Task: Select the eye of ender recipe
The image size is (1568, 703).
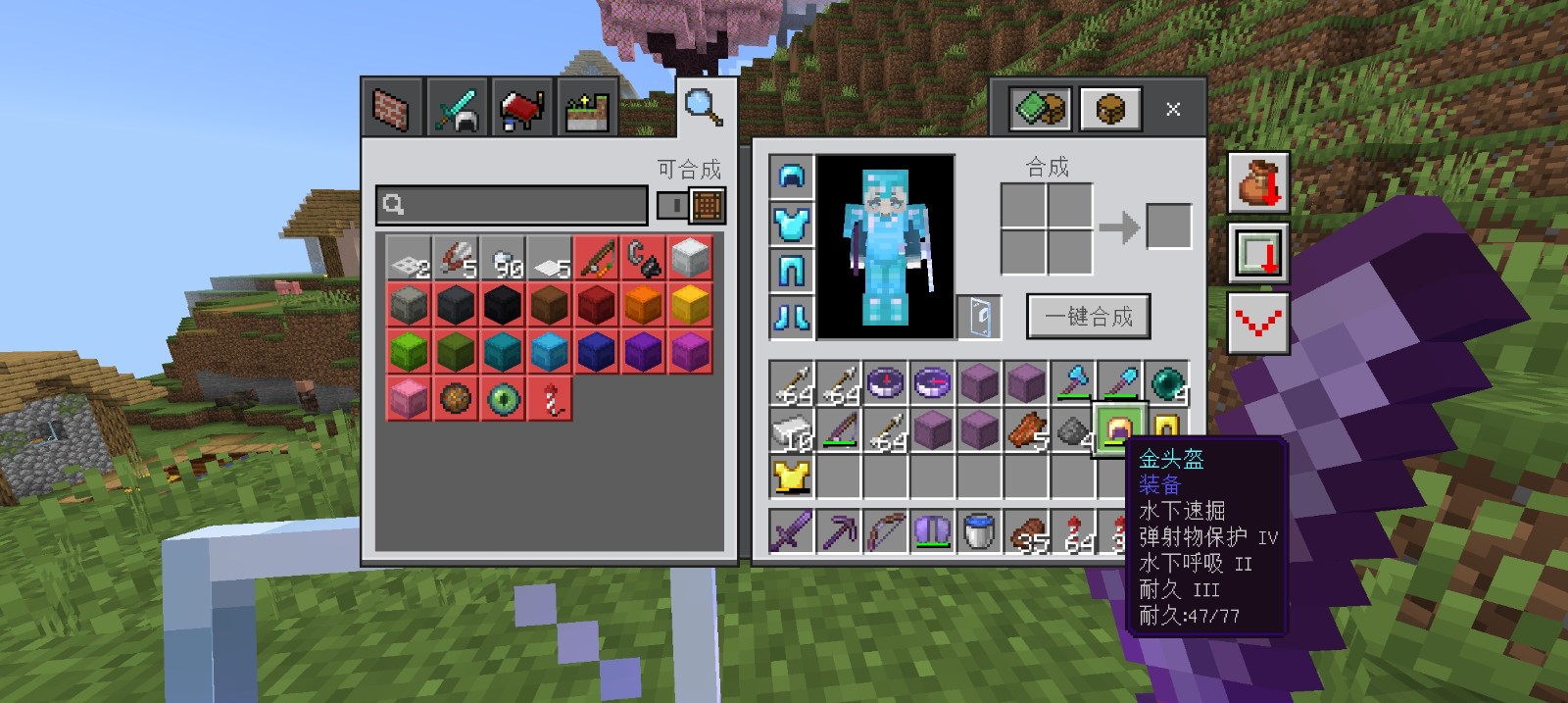Action: pyautogui.click(x=504, y=399)
